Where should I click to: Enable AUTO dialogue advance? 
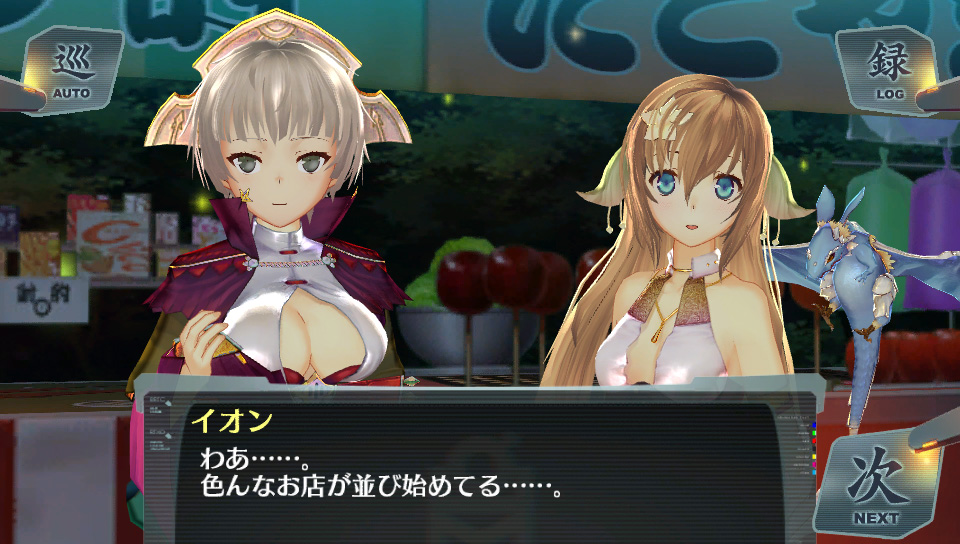coord(72,70)
